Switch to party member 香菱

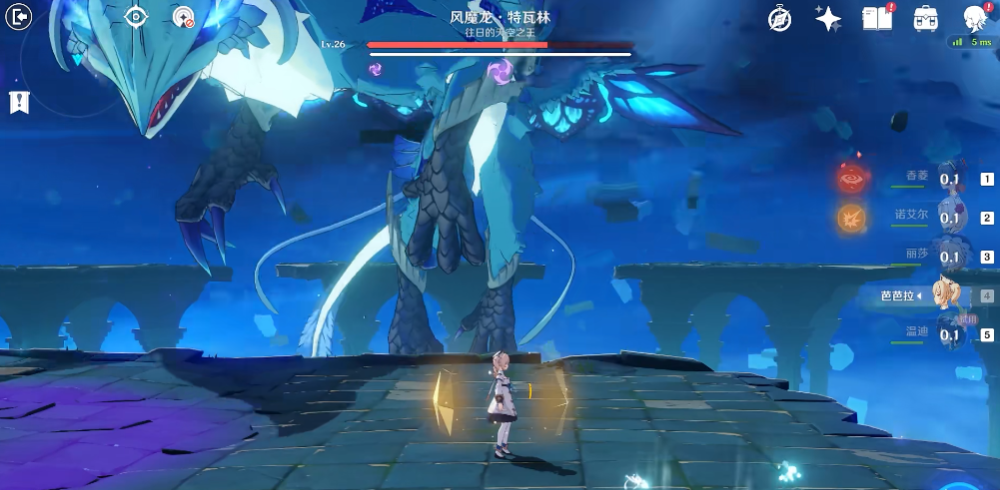click(x=948, y=180)
